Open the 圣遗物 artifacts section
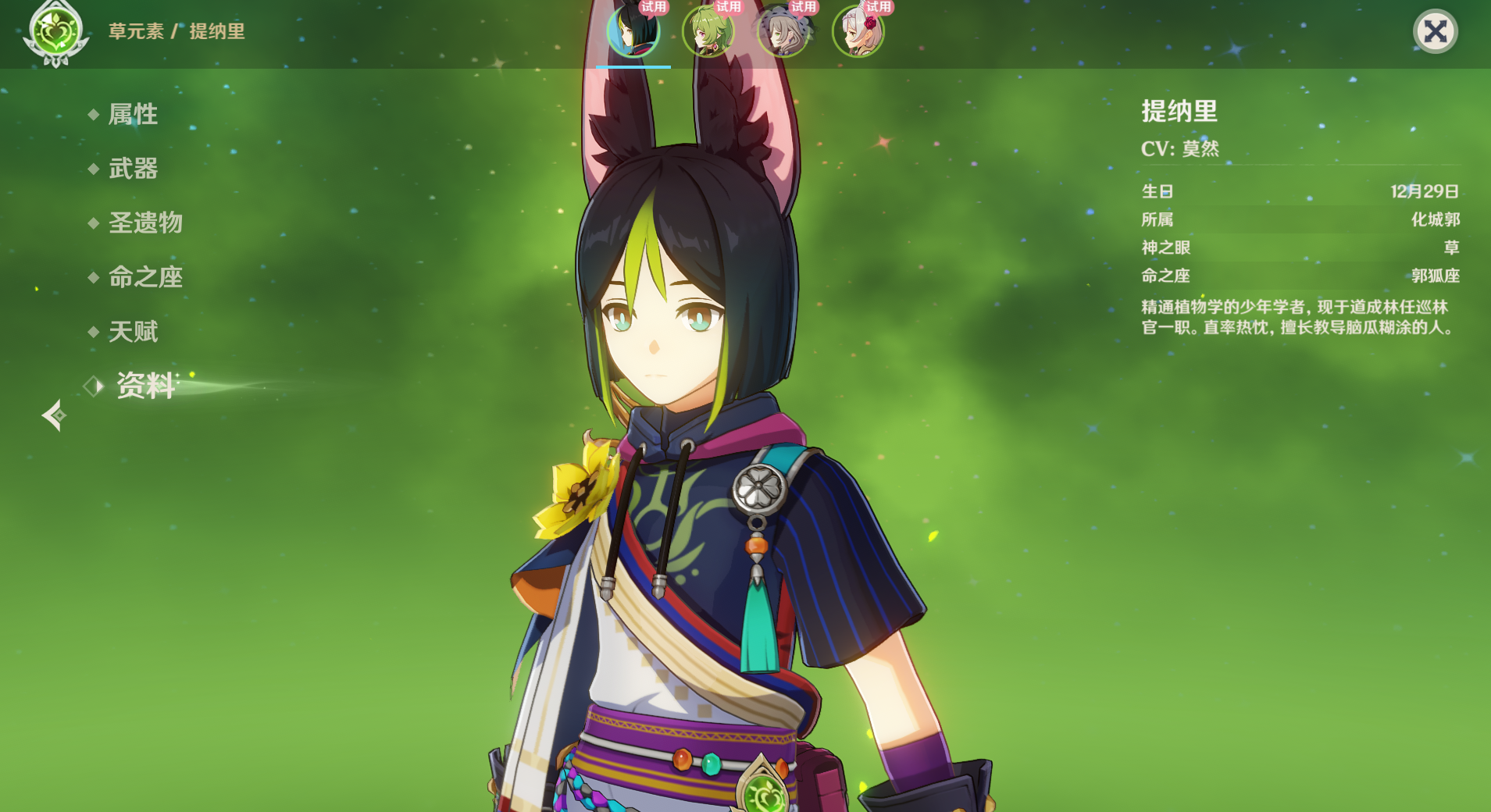The image size is (1491, 812). coord(145,223)
